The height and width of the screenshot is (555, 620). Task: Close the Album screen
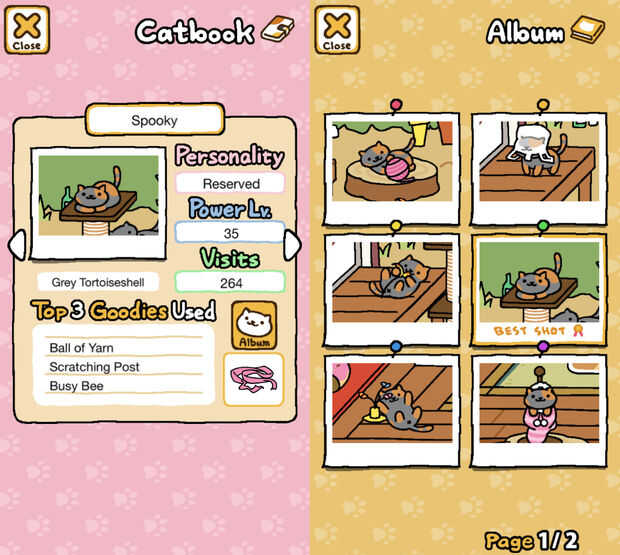336,30
